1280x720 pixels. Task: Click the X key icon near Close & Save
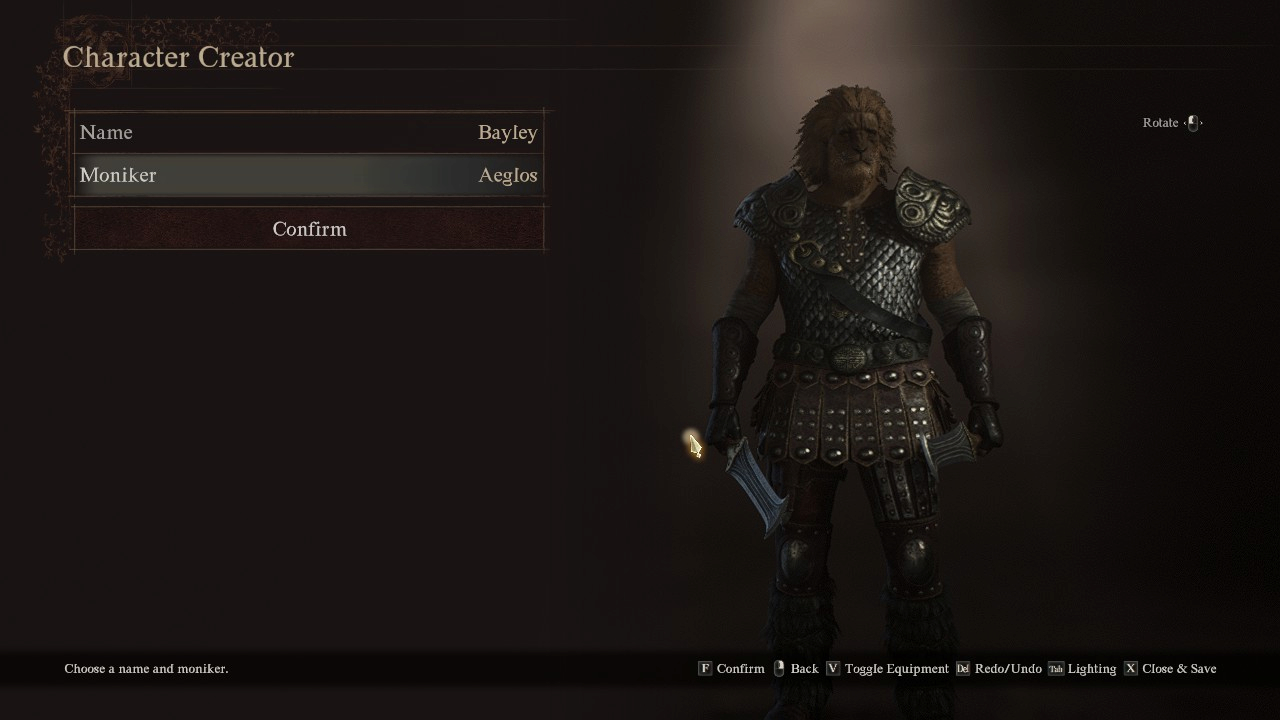(x=1130, y=668)
